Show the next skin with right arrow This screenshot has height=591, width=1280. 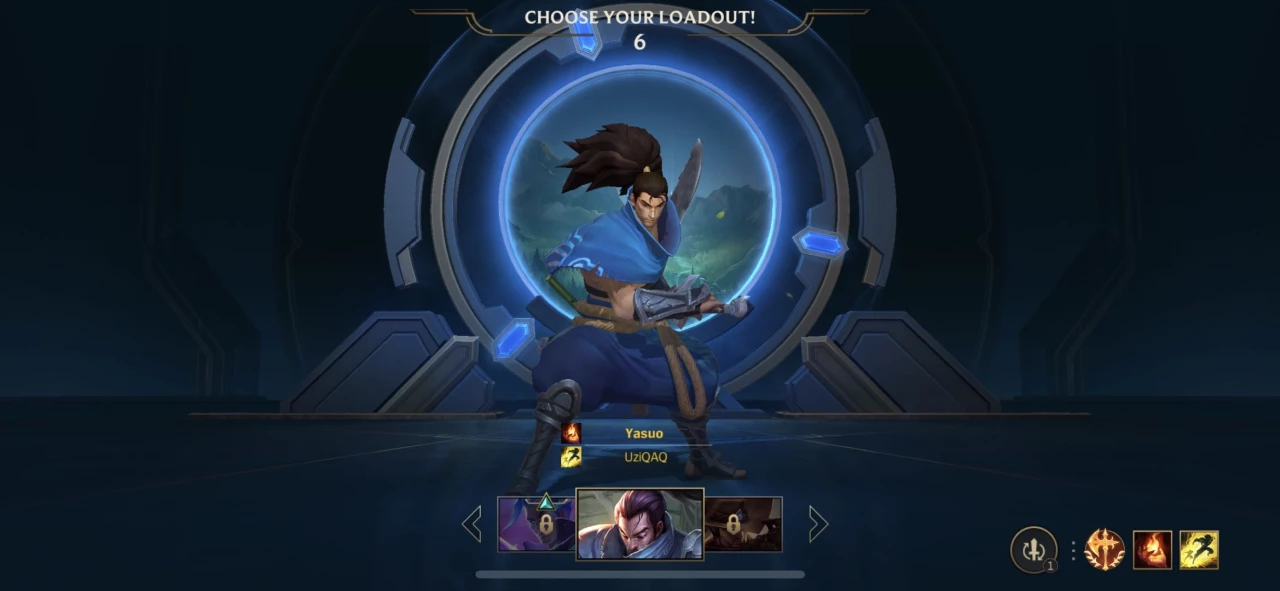pyautogui.click(x=818, y=523)
